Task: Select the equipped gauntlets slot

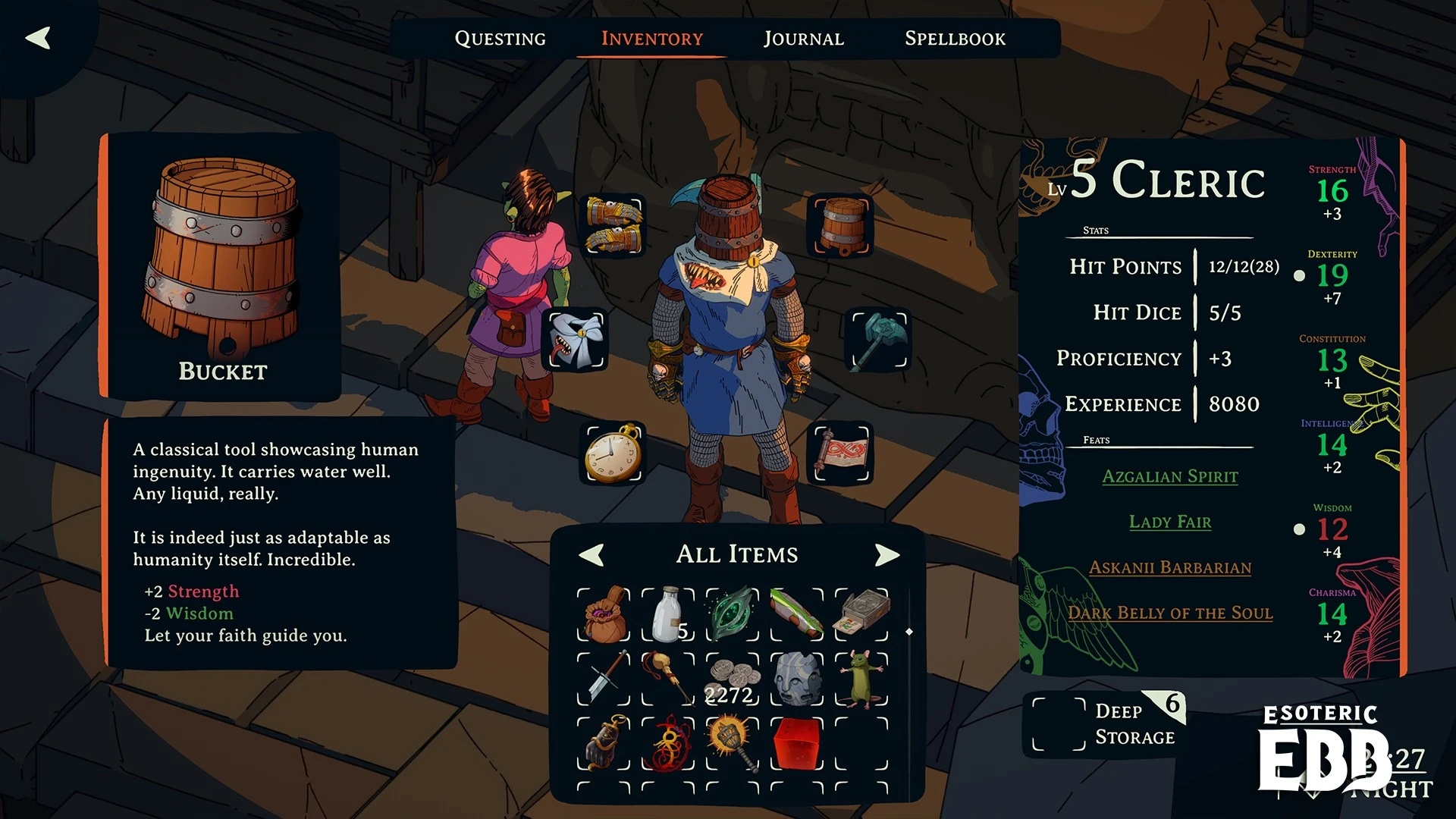Action: (613, 224)
